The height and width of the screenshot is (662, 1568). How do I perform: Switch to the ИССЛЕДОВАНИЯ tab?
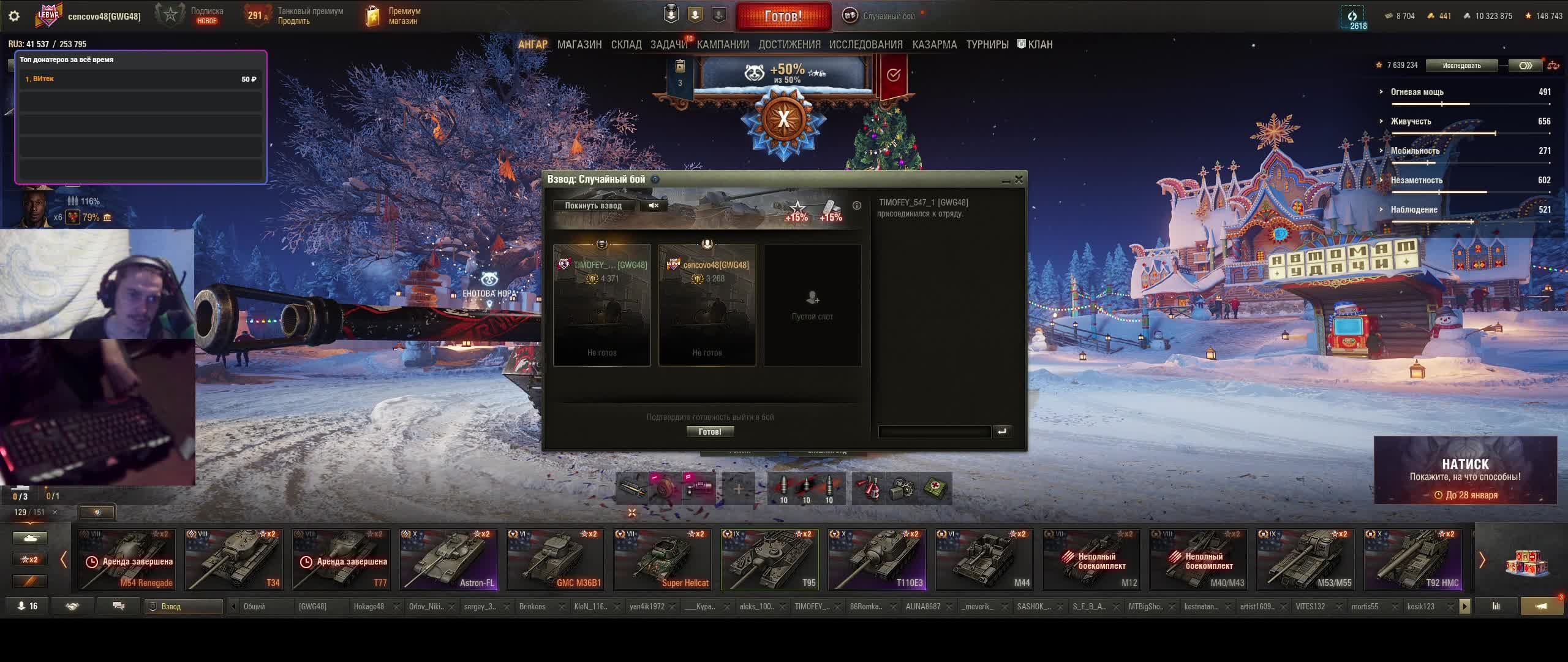coord(865,45)
